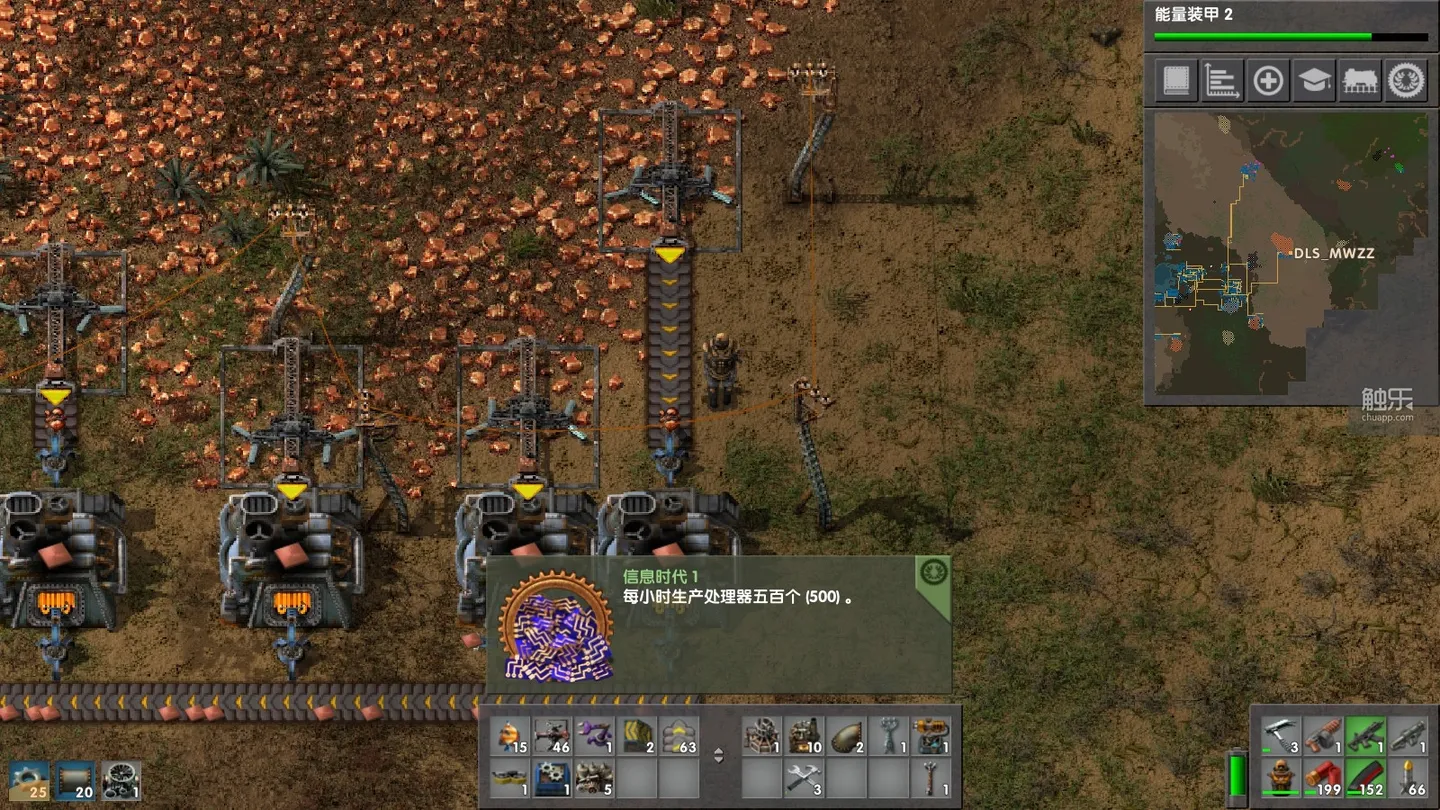Viewport: 1440px width, 810px height.
Task: Click the graduation cap tutorials button
Action: (x=1314, y=80)
